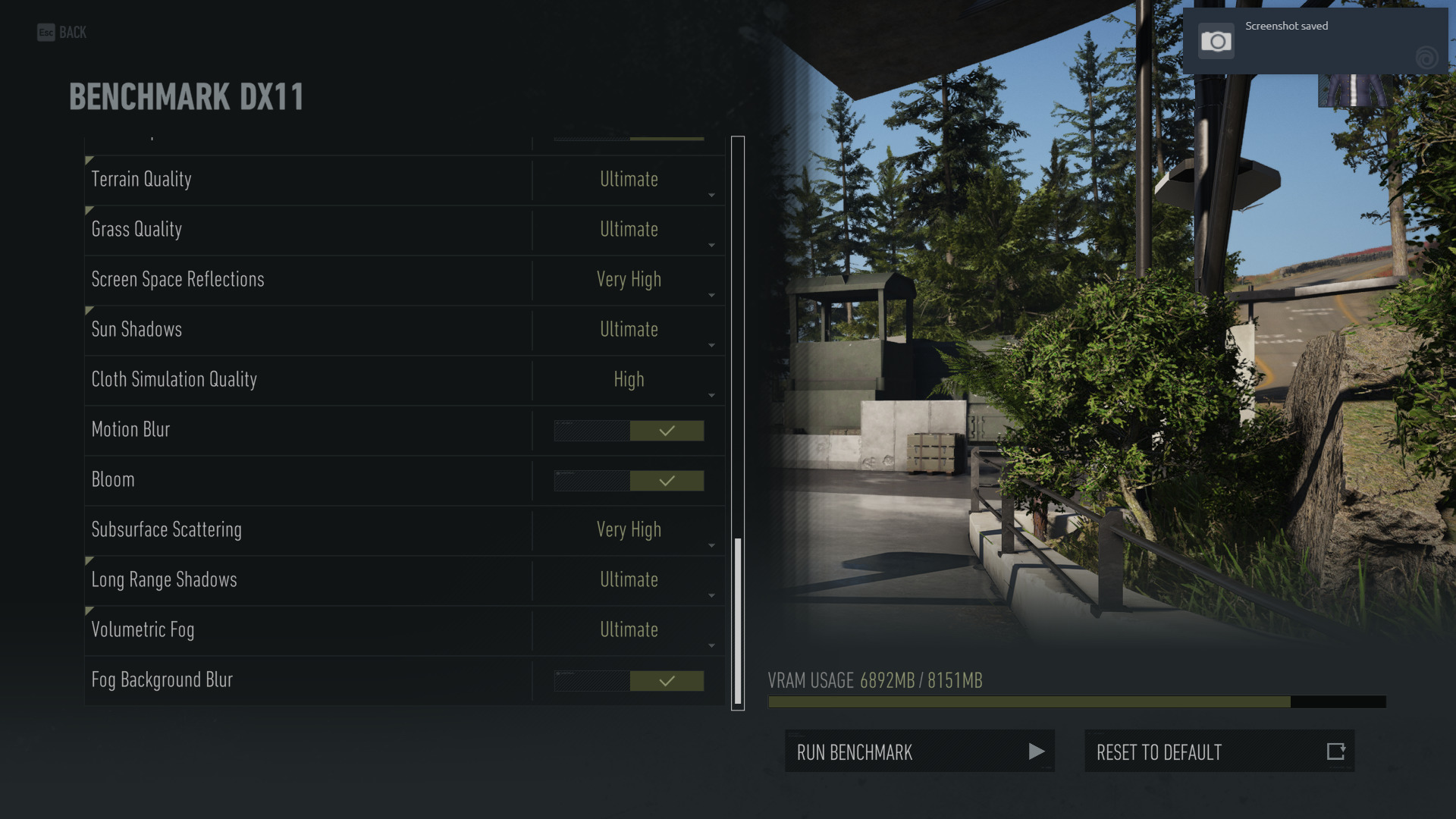Toggle the Bloom setting
Image resolution: width=1456 pixels, height=819 pixels.
click(x=629, y=481)
